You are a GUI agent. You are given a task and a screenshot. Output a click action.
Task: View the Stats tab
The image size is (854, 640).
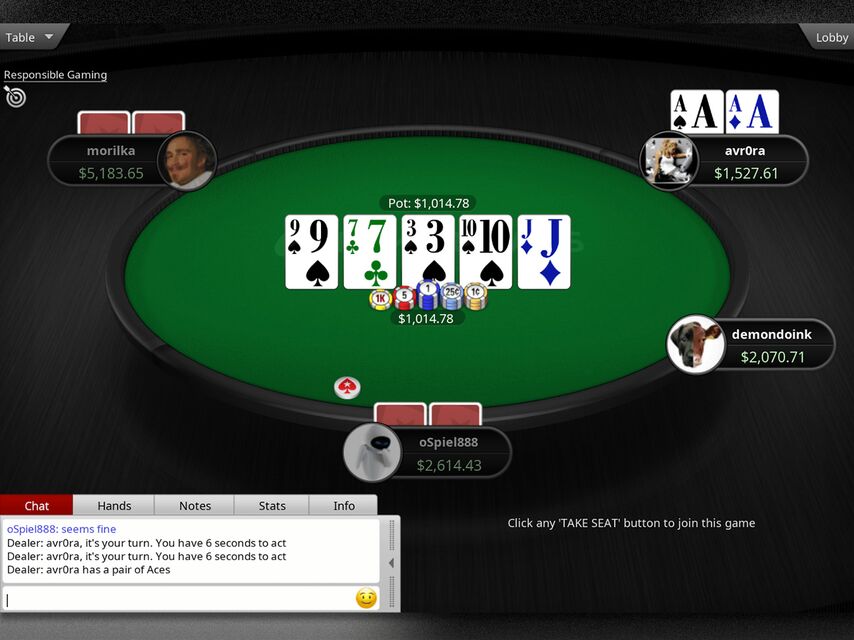click(x=272, y=506)
